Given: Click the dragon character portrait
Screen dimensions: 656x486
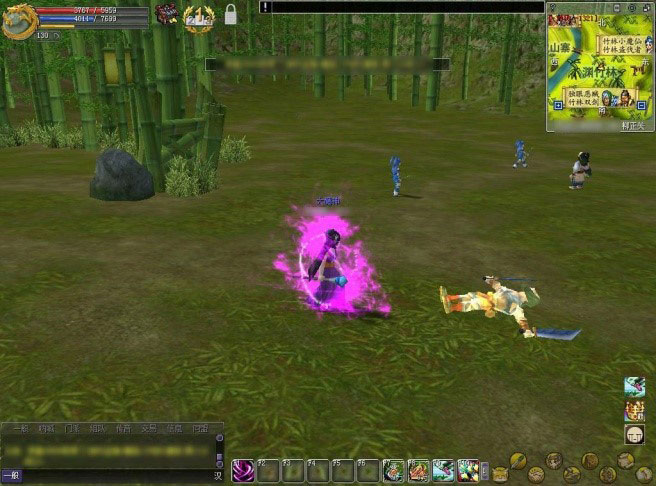Looking at the screenshot, I should tap(19, 20).
